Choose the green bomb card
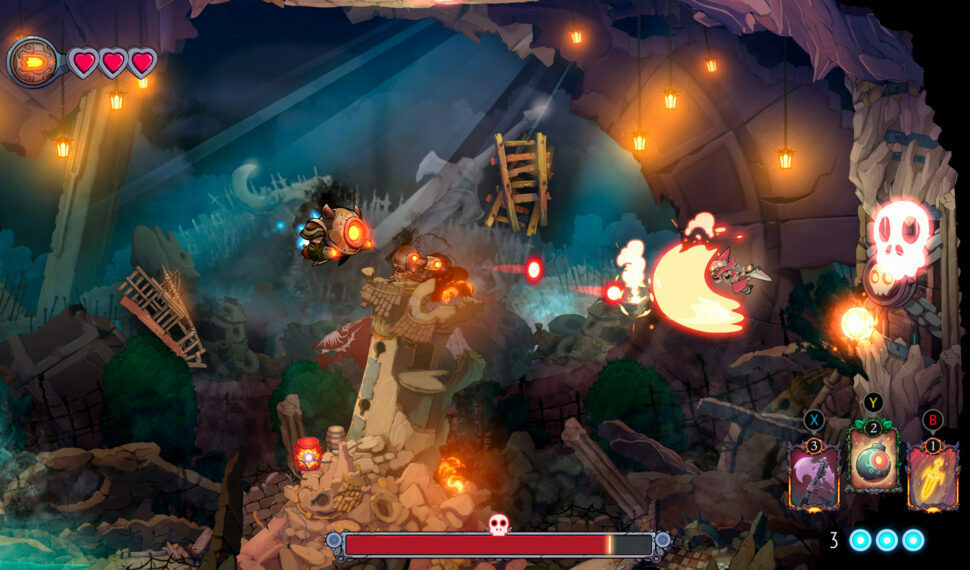Image resolution: width=970 pixels, height=570 pixels. click(873, 458)
